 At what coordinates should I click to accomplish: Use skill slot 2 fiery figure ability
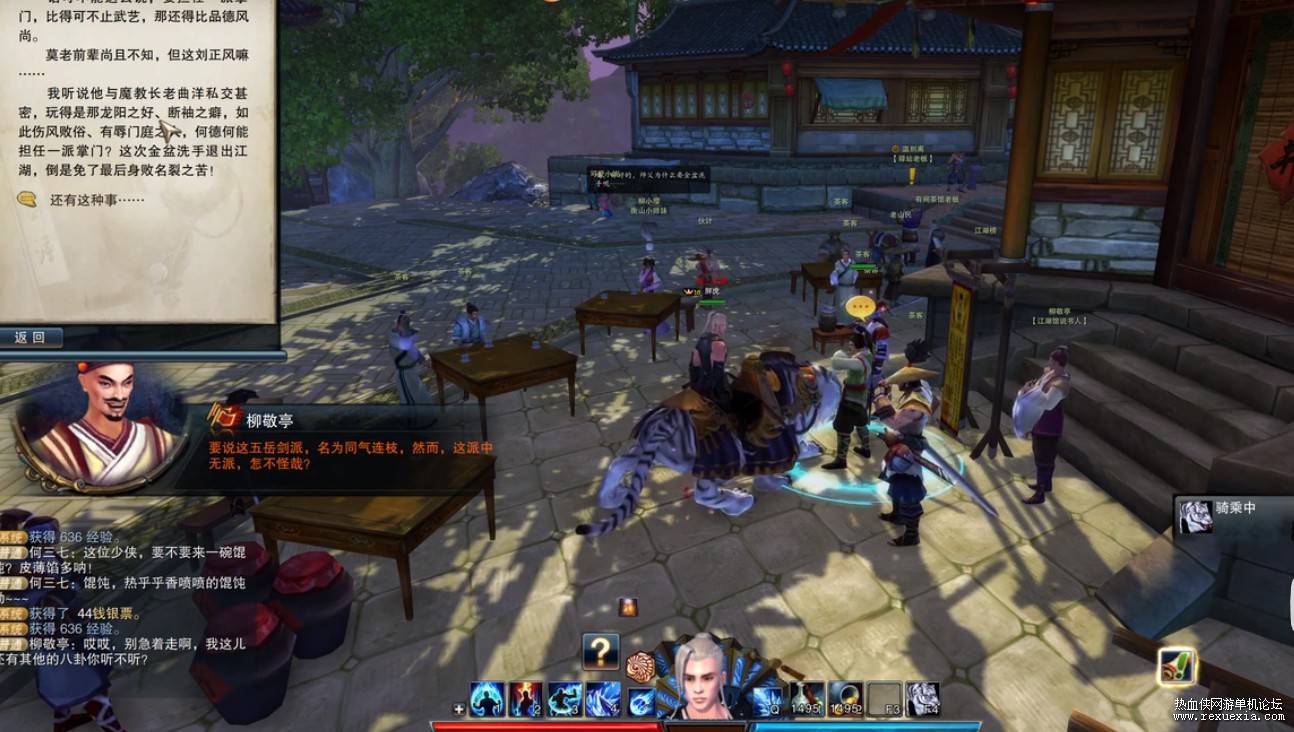(x=526, y=699)
